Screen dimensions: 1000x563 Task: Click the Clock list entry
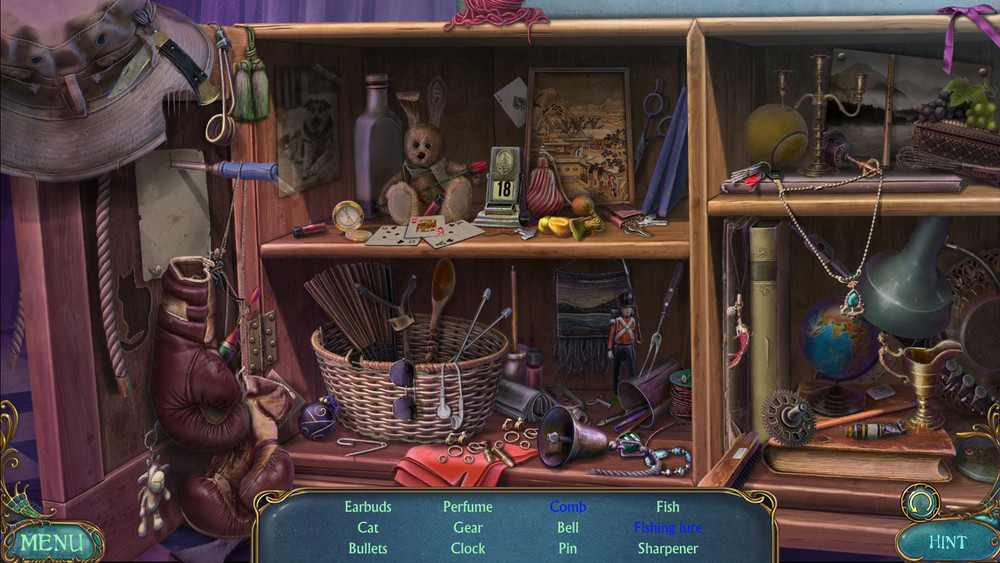coord(468,548)
